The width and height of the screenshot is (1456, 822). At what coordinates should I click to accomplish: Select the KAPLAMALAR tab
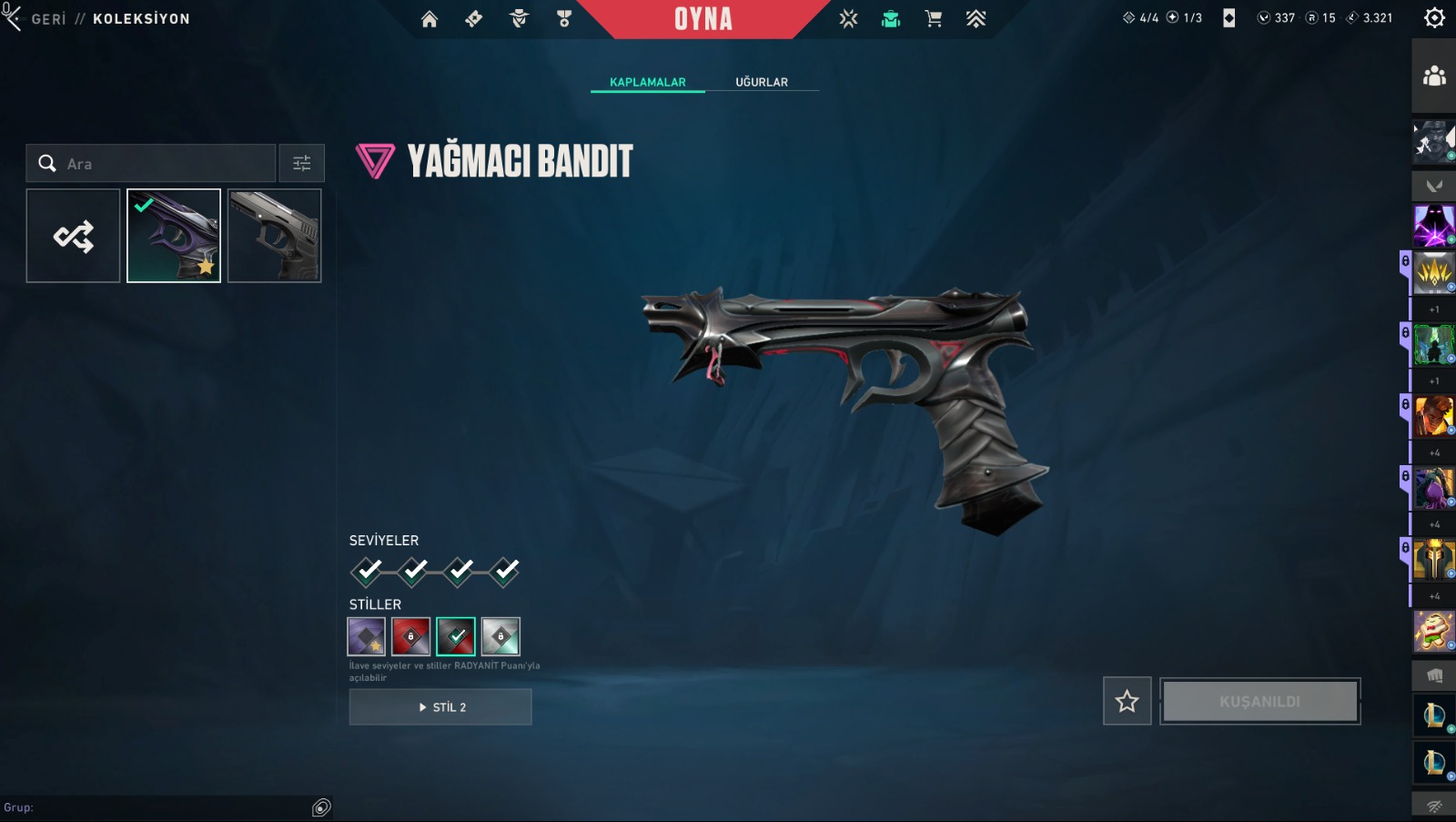coord(648,82)
